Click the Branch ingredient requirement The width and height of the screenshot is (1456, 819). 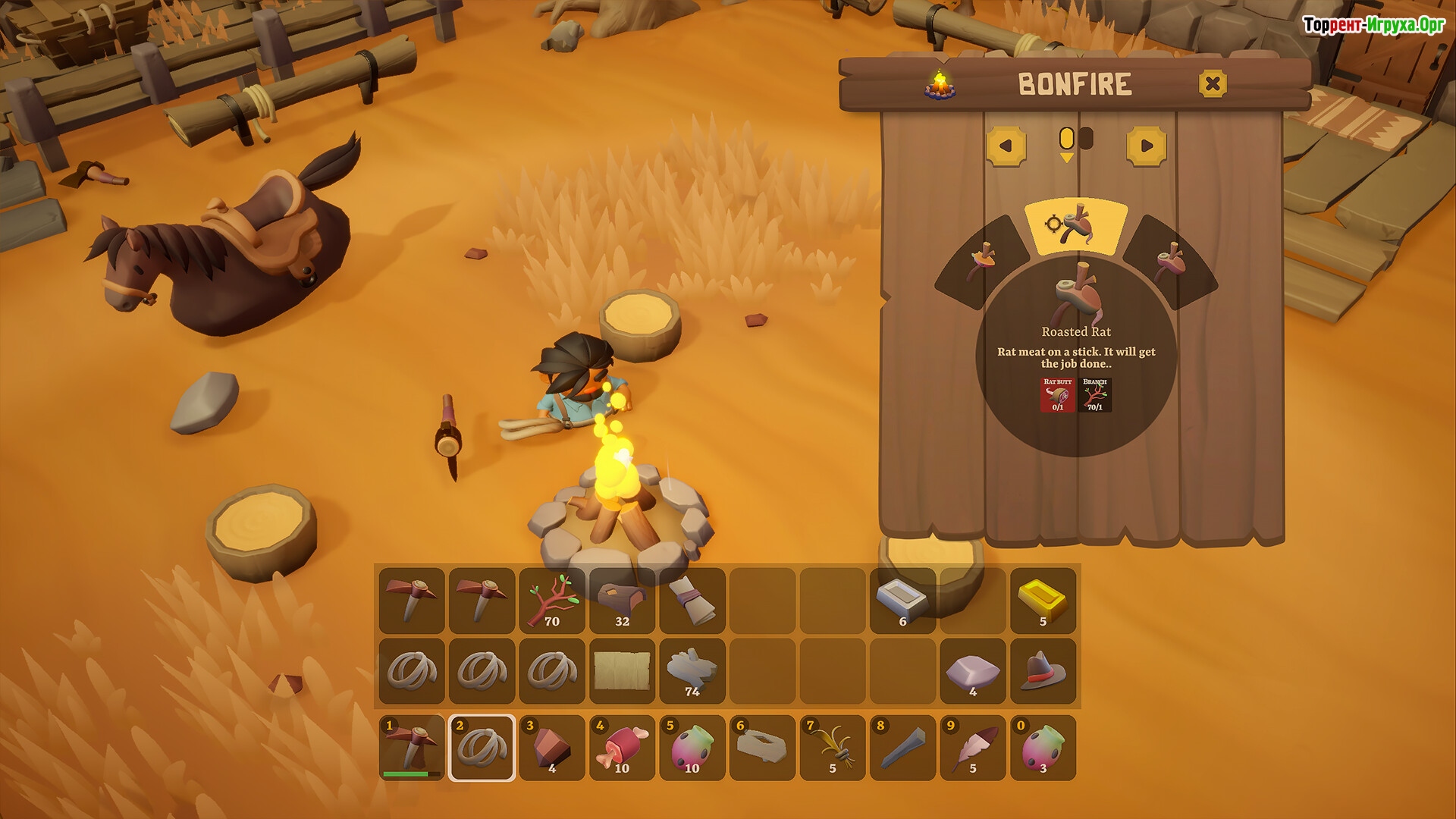[x=1095, y=395]
